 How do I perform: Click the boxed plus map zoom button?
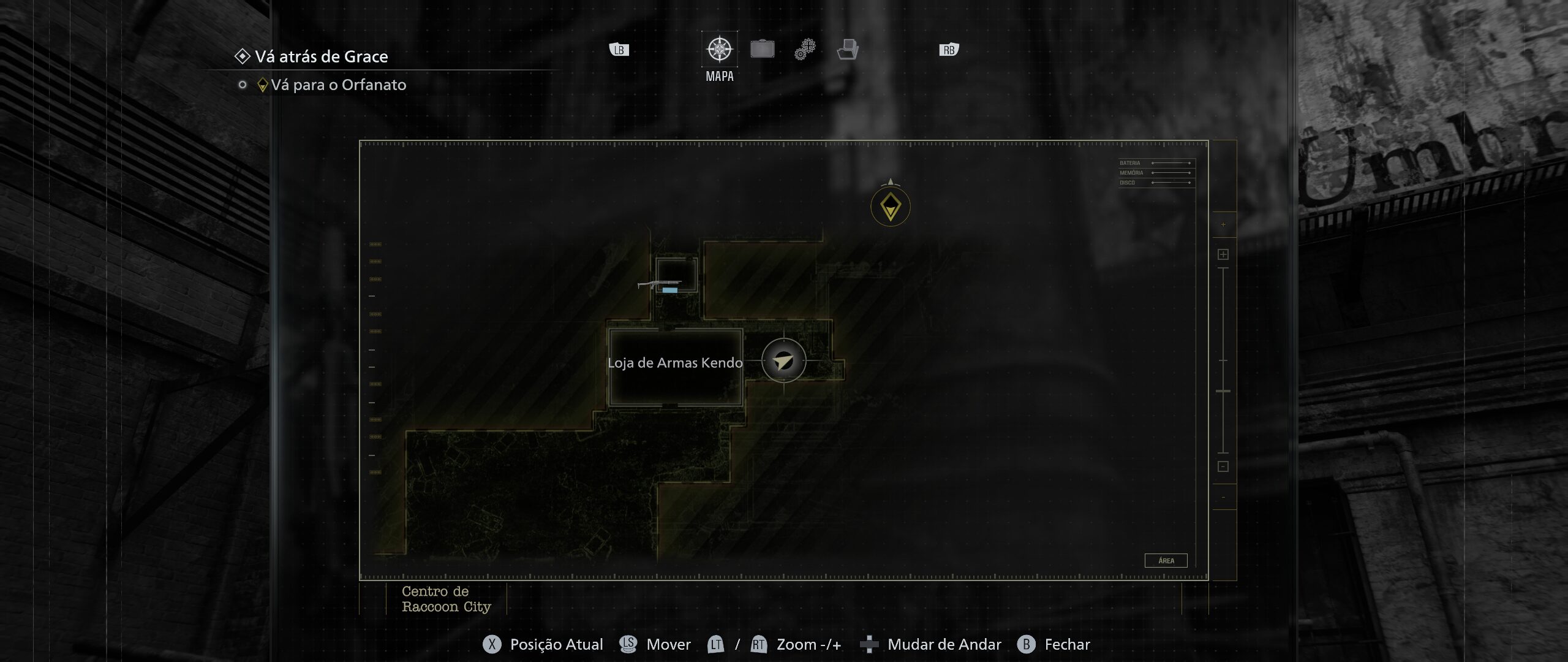pos(1223,254)
